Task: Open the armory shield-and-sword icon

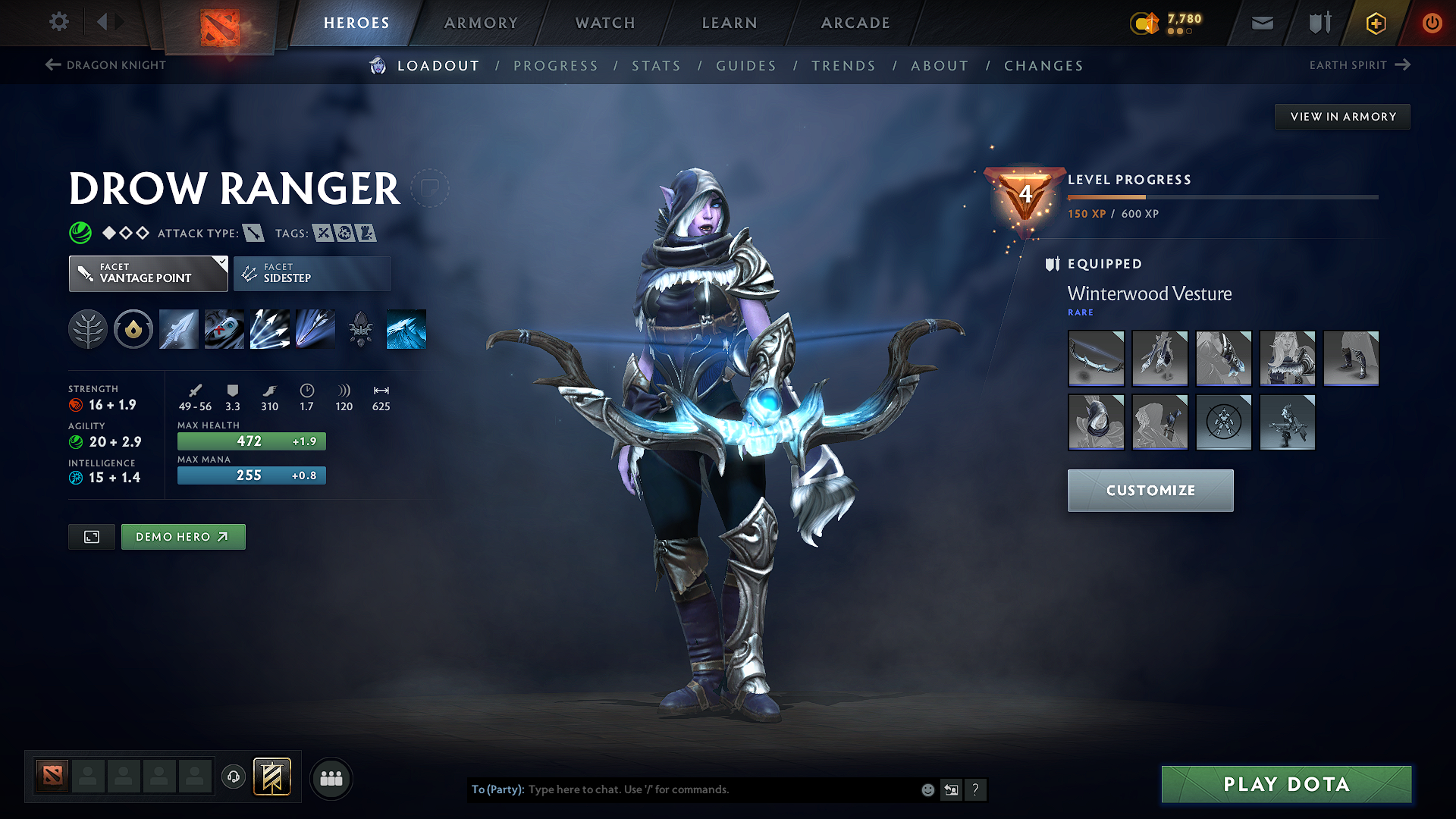Action: (x=1318, y=23)
